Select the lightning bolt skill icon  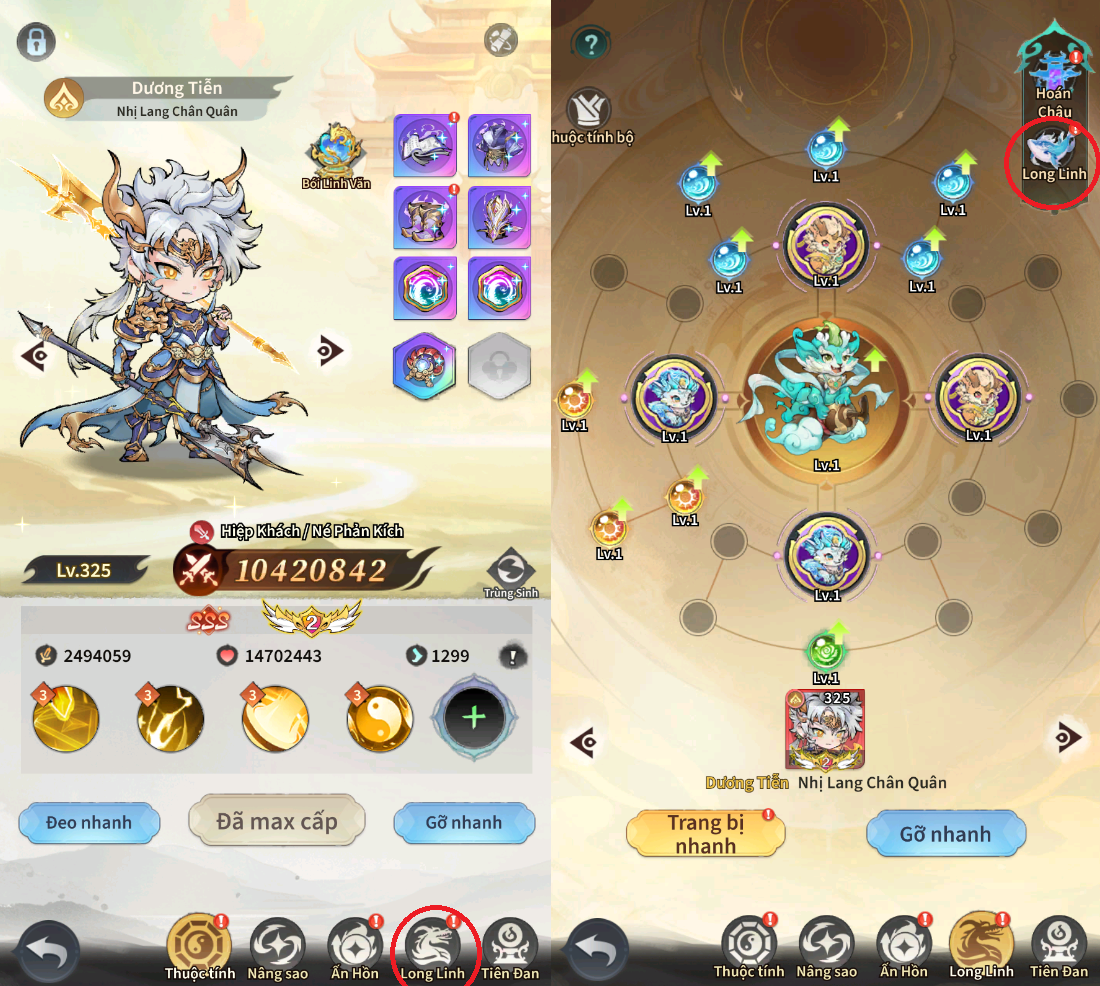pyautogui.click(x=170, y=718)
